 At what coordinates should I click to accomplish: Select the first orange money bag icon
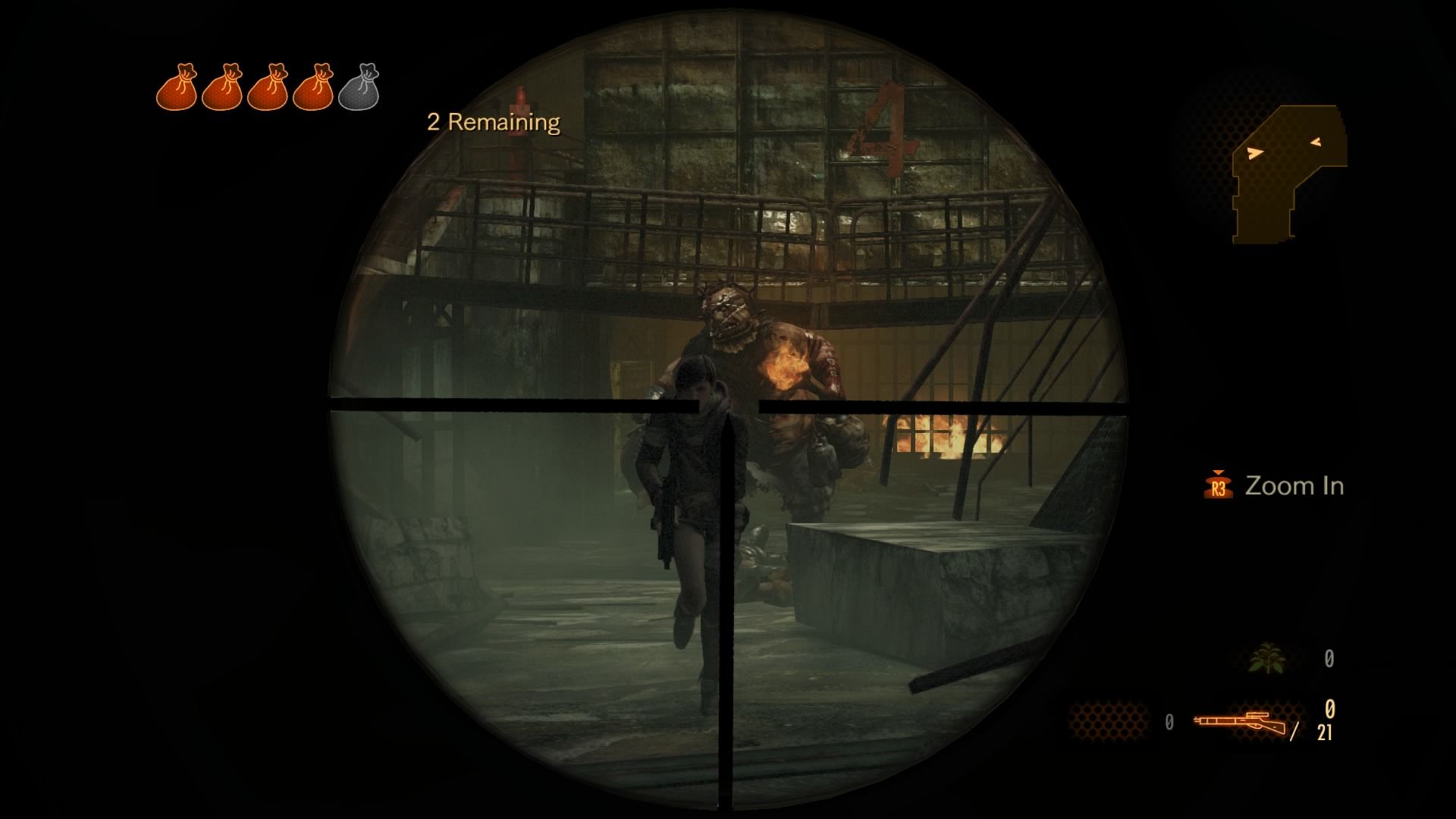point(180,87)
